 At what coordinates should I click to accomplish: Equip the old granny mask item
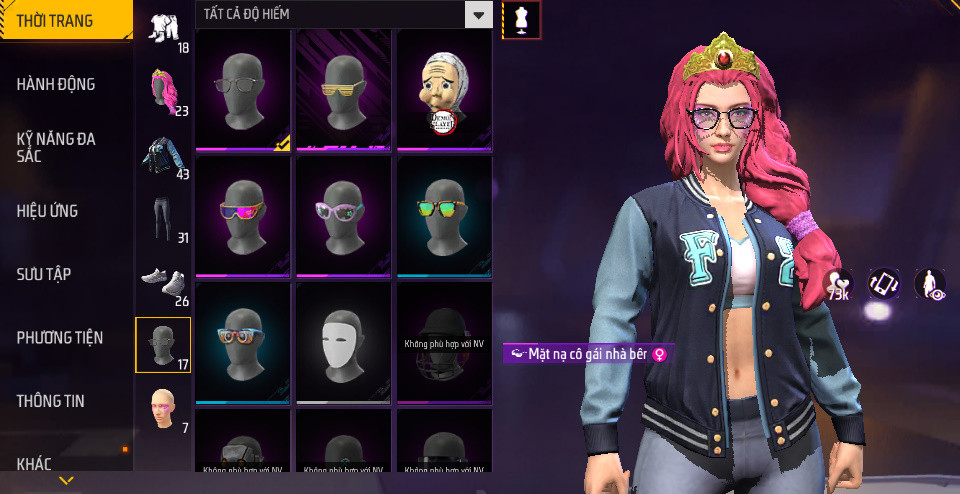444,90
